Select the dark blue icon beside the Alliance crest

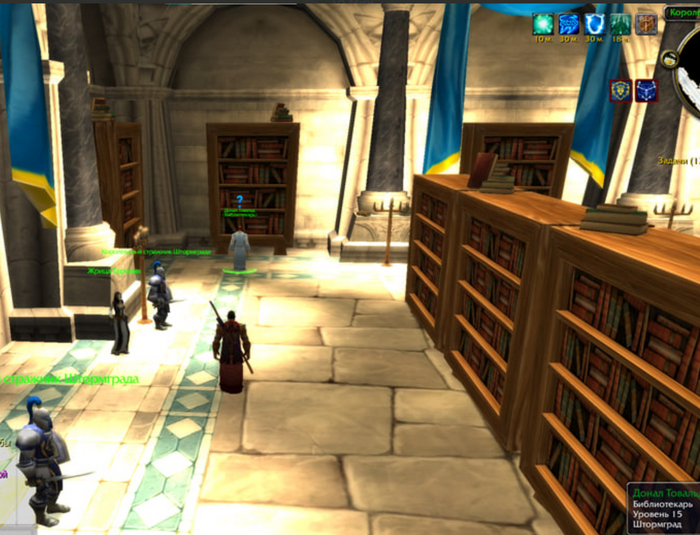[646, 90]
